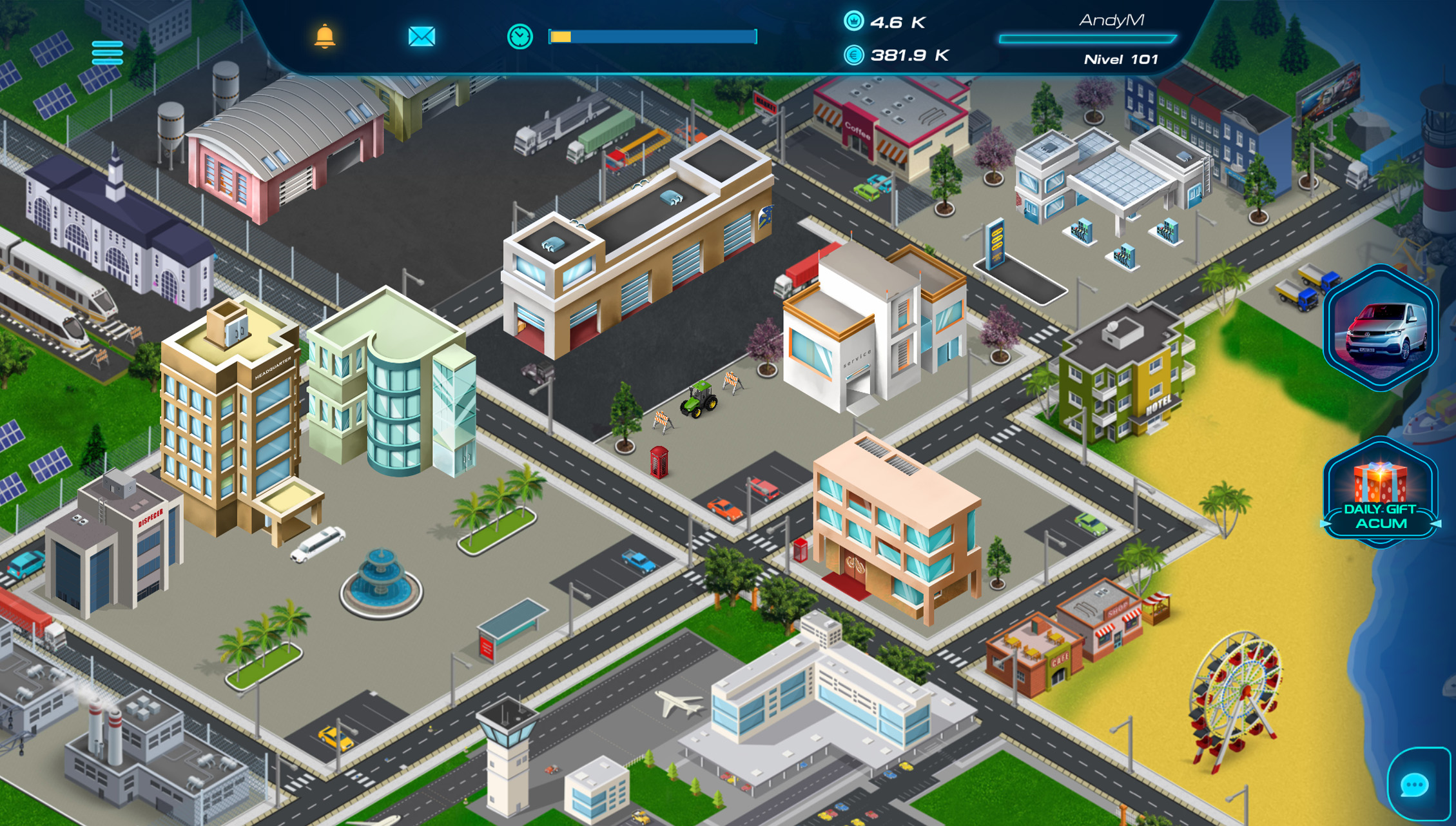The image size is (1456, 826).
Task: Click the premium crown currency icon
Action: click(854, 22)
